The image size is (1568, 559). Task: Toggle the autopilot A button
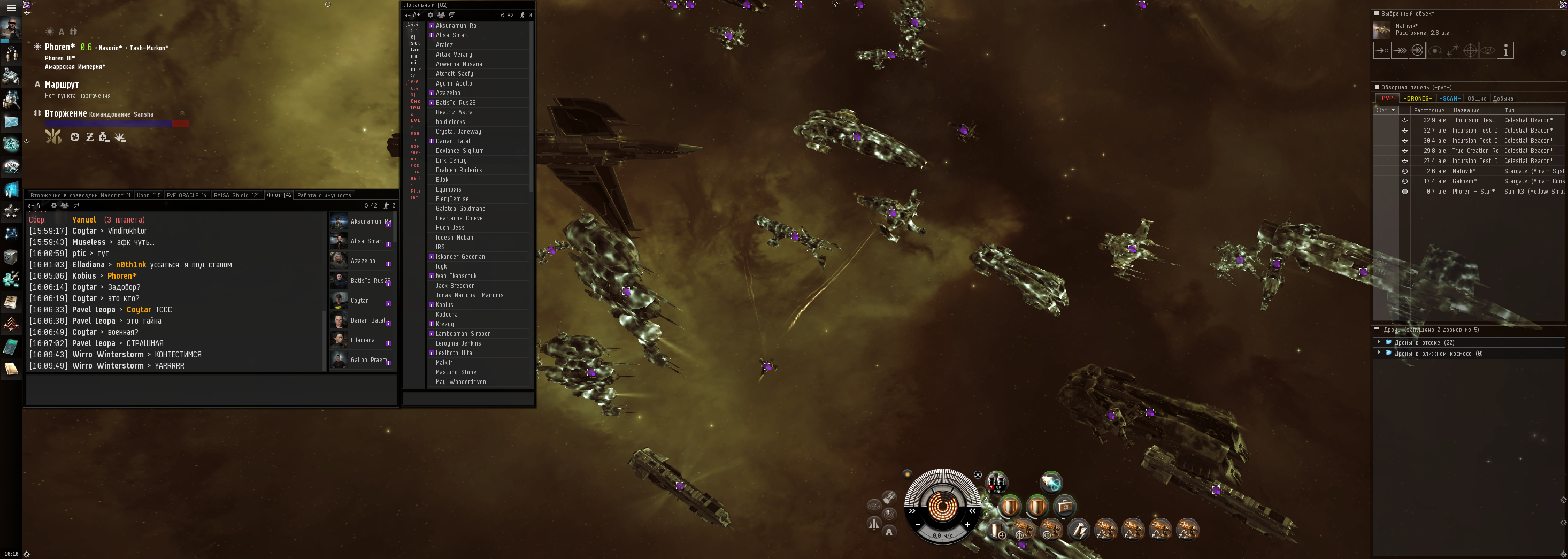point(889,532)
